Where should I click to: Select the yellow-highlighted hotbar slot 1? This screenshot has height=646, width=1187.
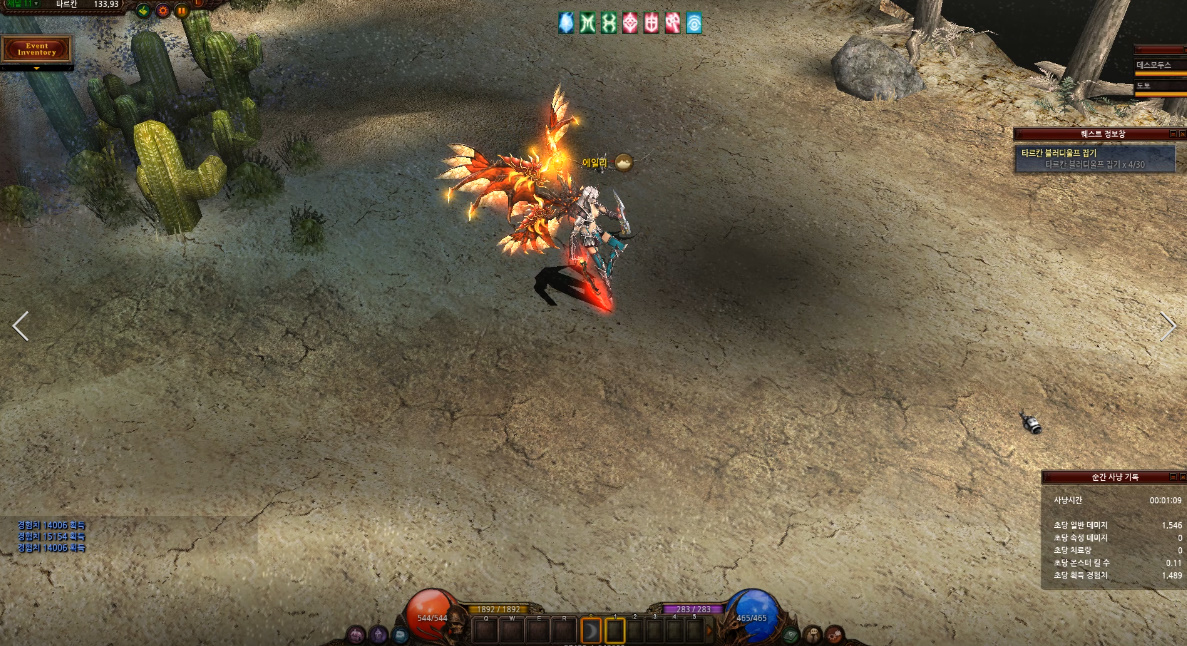pyautogui.click(x=615, y=630)
